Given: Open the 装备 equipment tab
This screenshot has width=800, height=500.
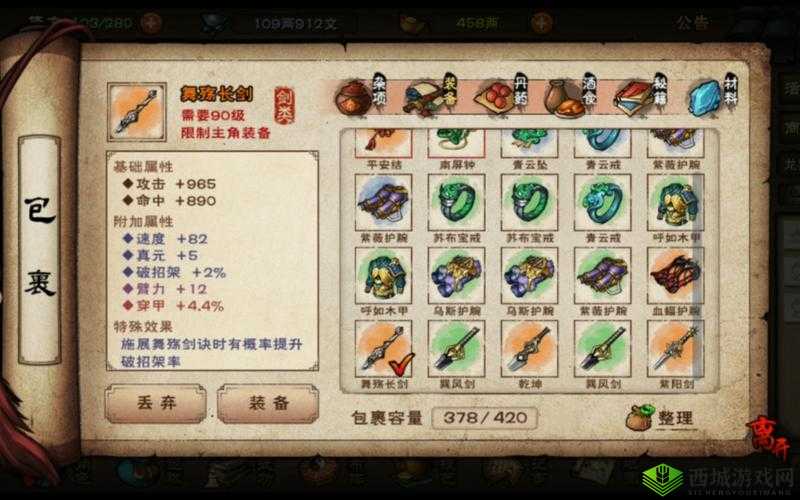Looking at the screenshot, I should coord(440,100).
